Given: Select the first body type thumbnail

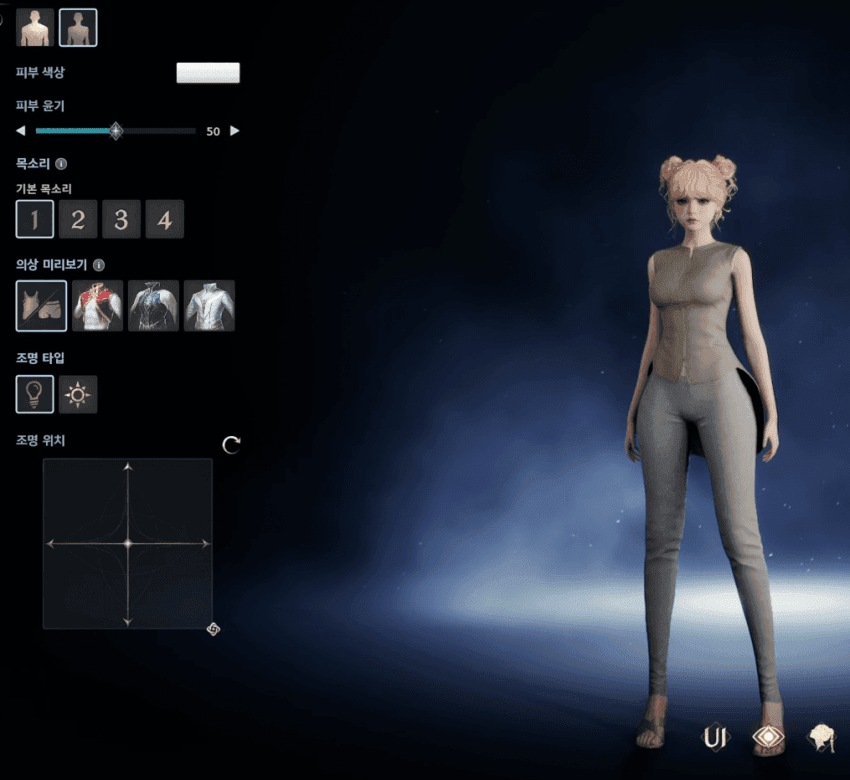Looking at the screenshot, I should (35, 27).
